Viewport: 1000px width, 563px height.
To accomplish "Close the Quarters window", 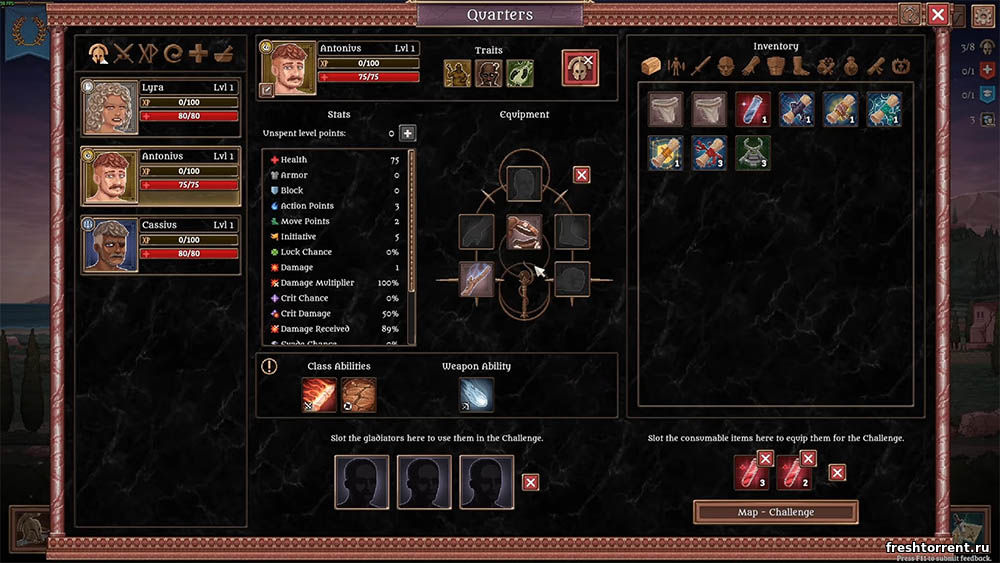I will (x=937, y=14).
